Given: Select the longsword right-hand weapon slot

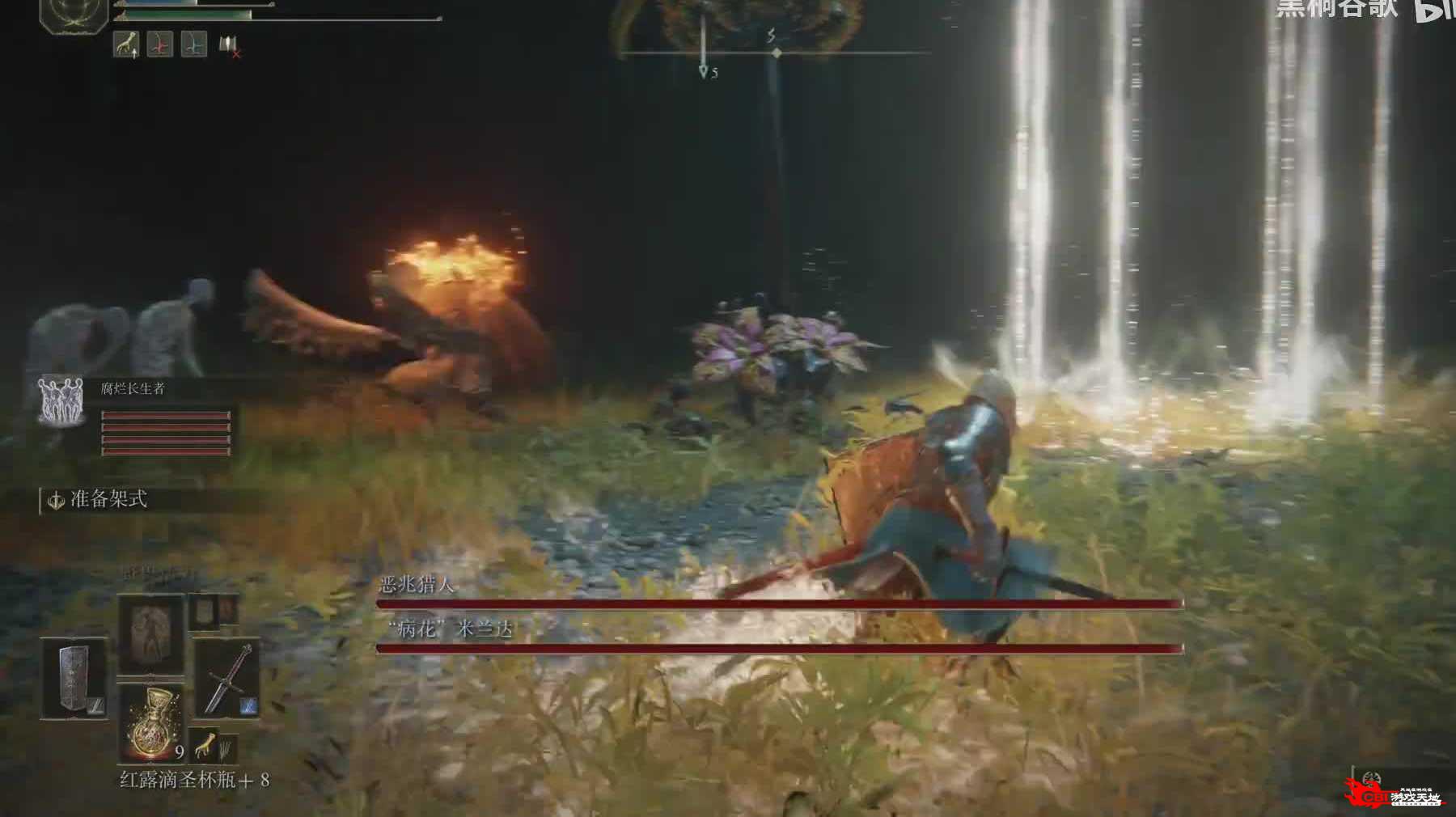Looking at the screenshot, I should 226,678.
